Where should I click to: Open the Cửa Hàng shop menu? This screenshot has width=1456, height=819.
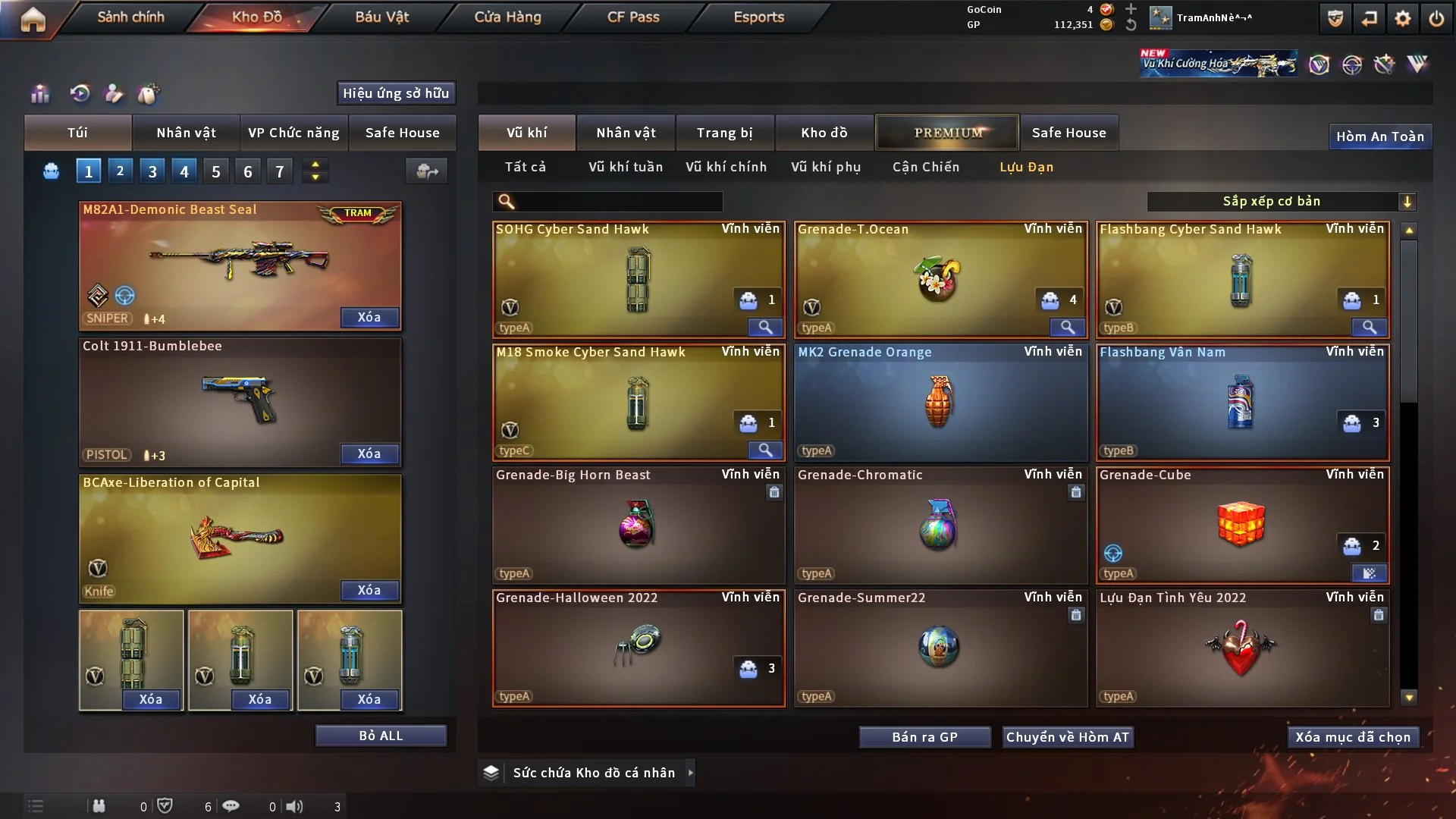(507, 17)
